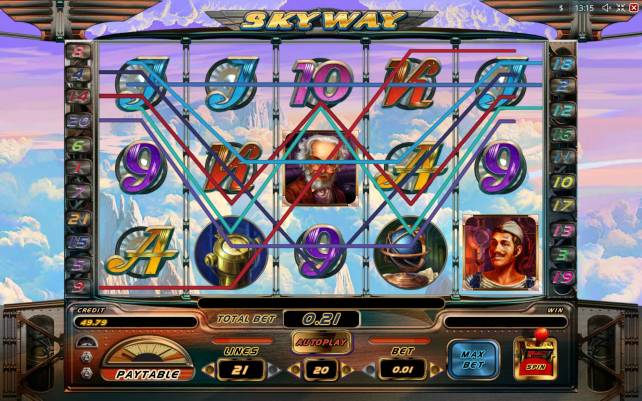Select payline 18 indicator
Screen dimensions: 642x401
point(563,64)
